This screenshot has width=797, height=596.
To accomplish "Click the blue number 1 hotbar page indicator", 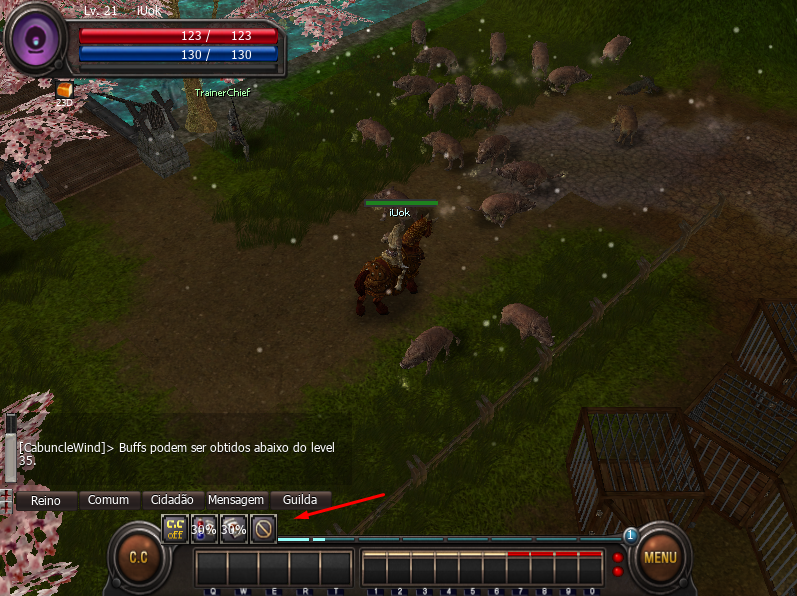I will point(631,536).
